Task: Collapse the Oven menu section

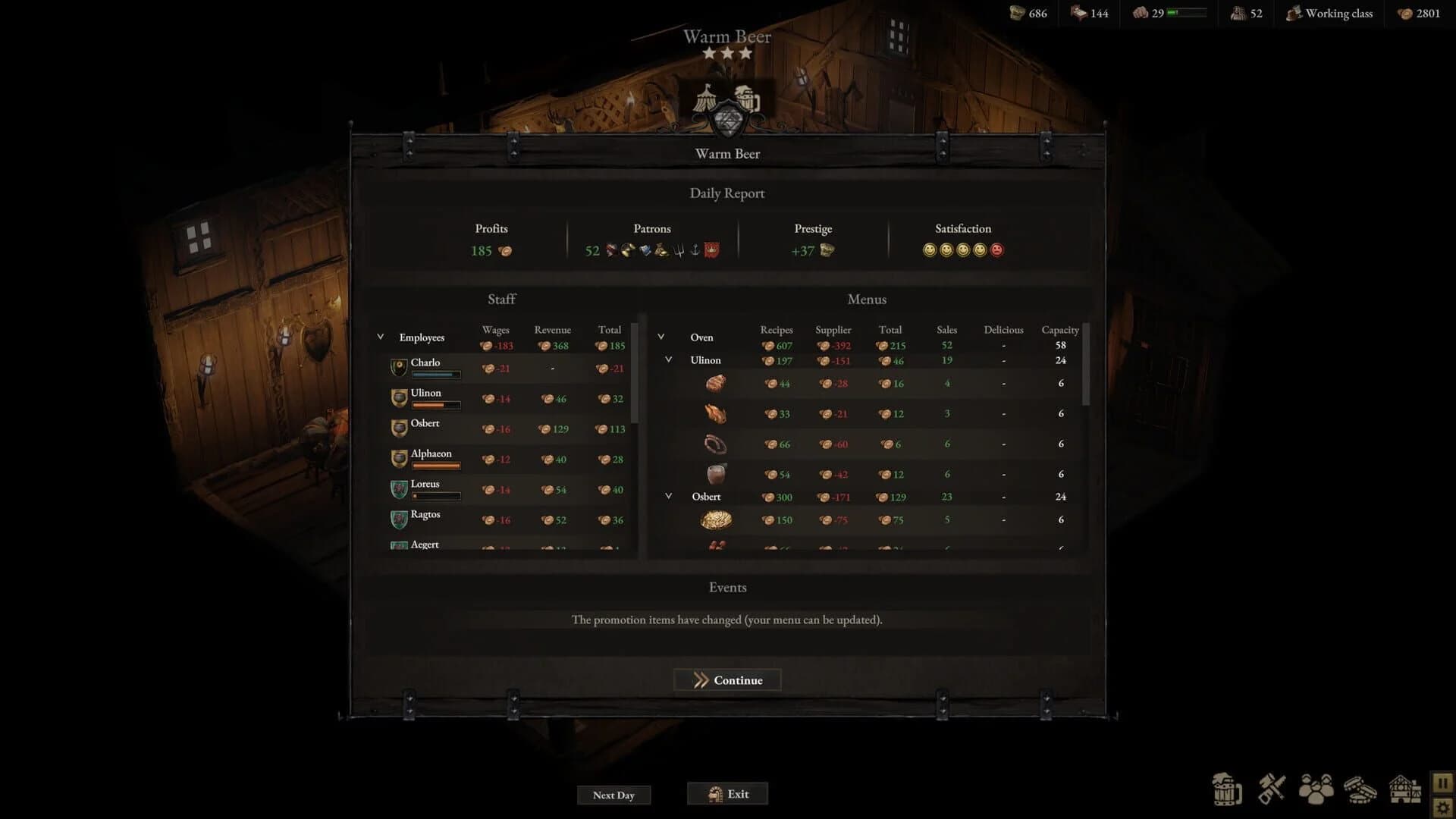Action: pyautogui.click(x=661, y=336)
